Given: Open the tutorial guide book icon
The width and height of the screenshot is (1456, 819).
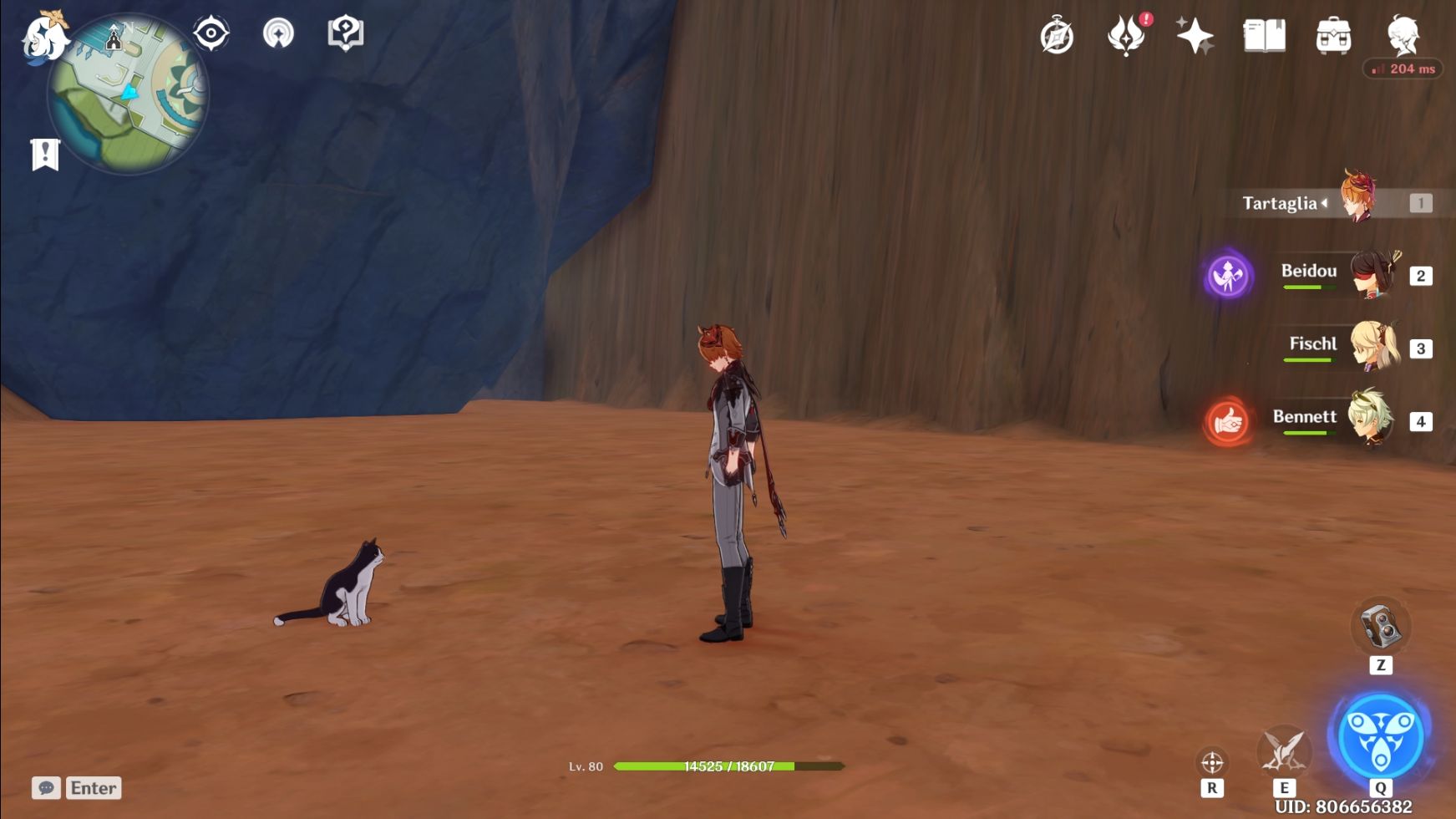Looking at the screenshot, I should click(x=344, y=34).
